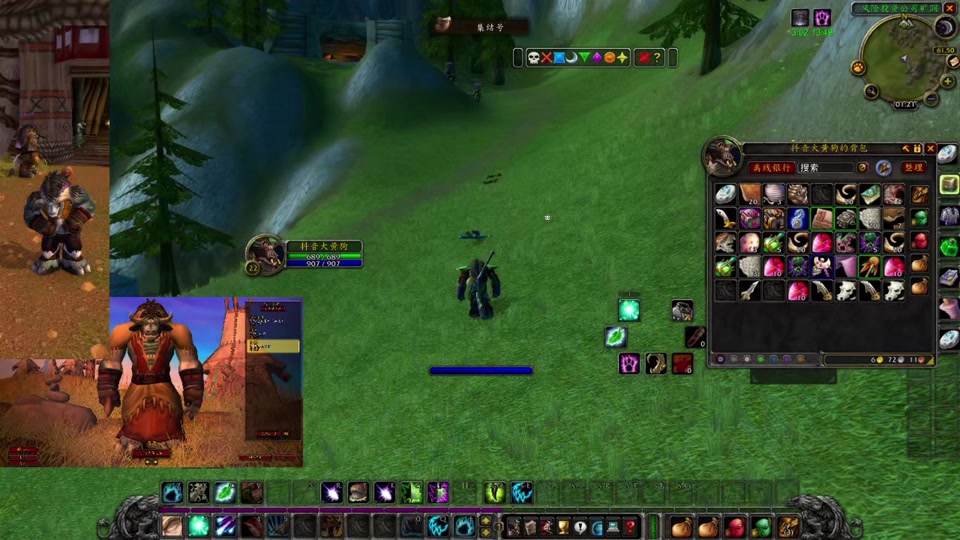Click the purple paw buff icon
Image resolution: width=960 pixels, height=540 pixels.
pyautogui.click(x=822, y=18)
